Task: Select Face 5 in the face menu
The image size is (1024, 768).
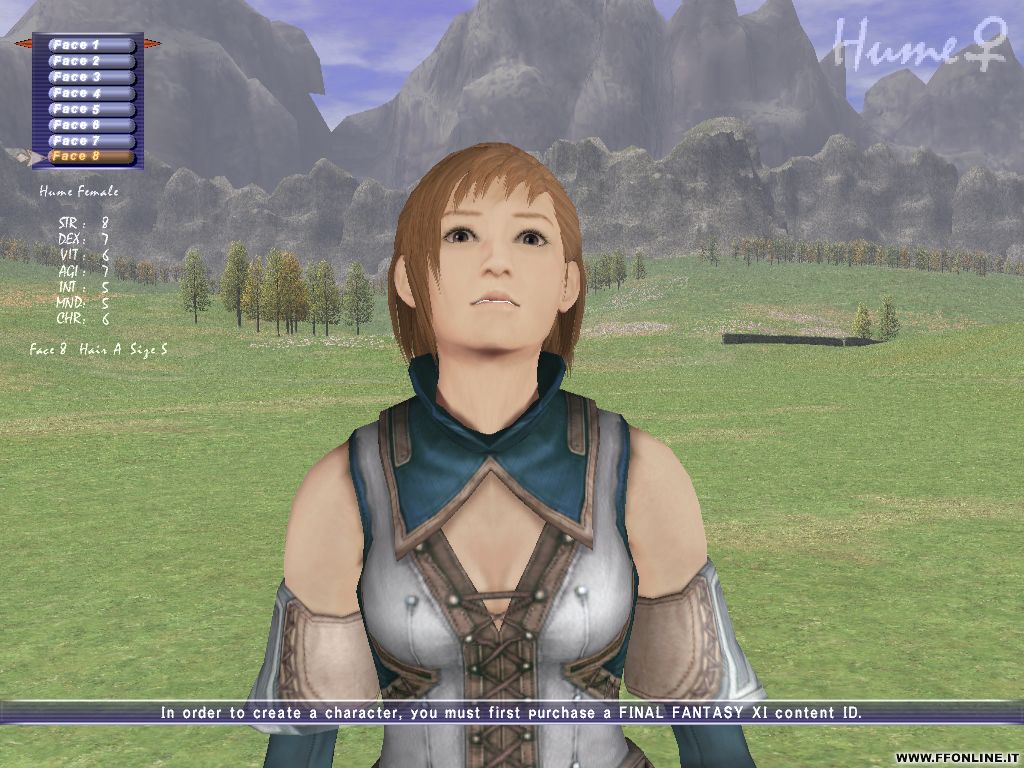Action: pyautogui.click(x=90, y=109)
